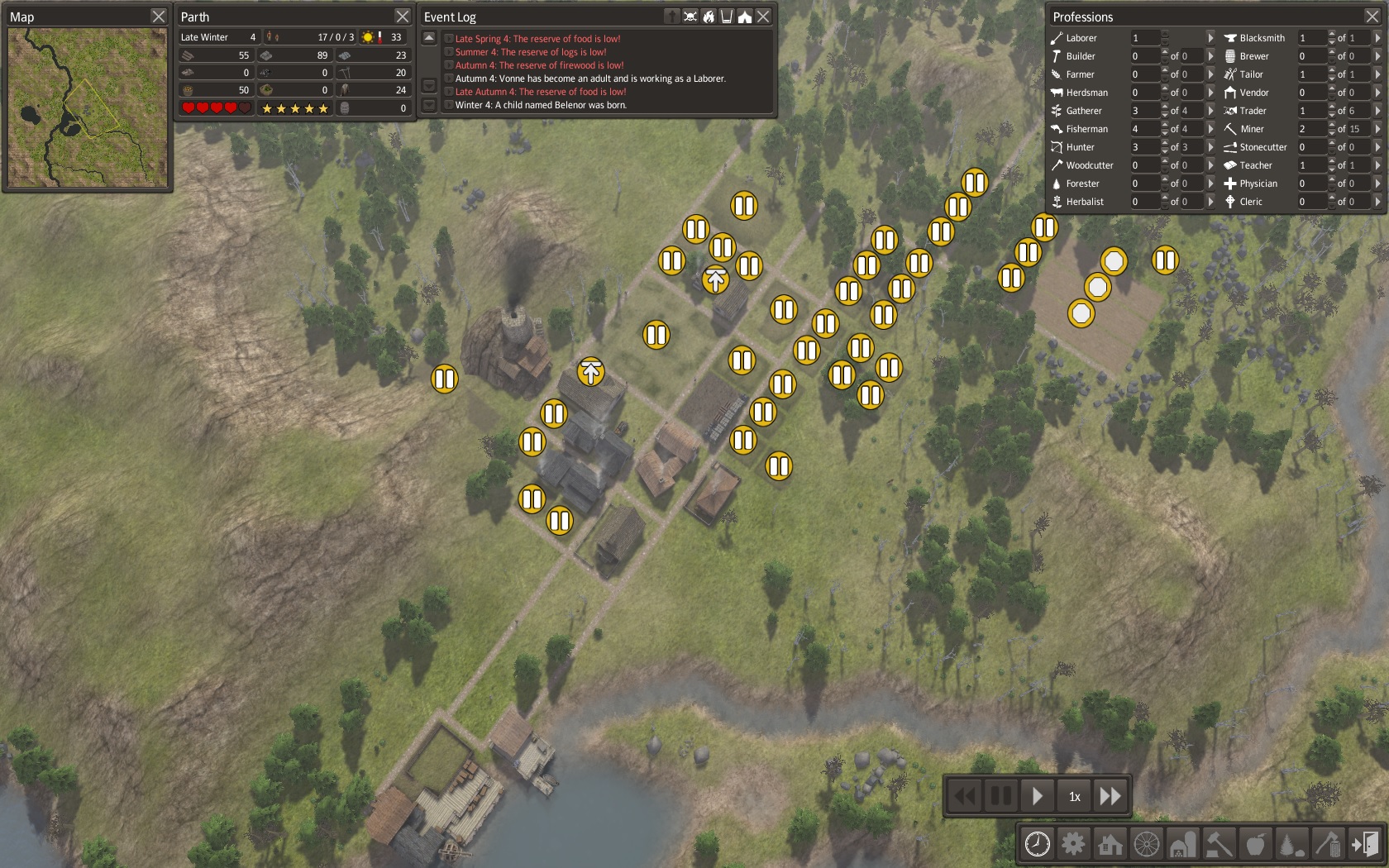The image size is (1389, 868).
Task: Close the Professions panel
Action: coord(1372,17)
